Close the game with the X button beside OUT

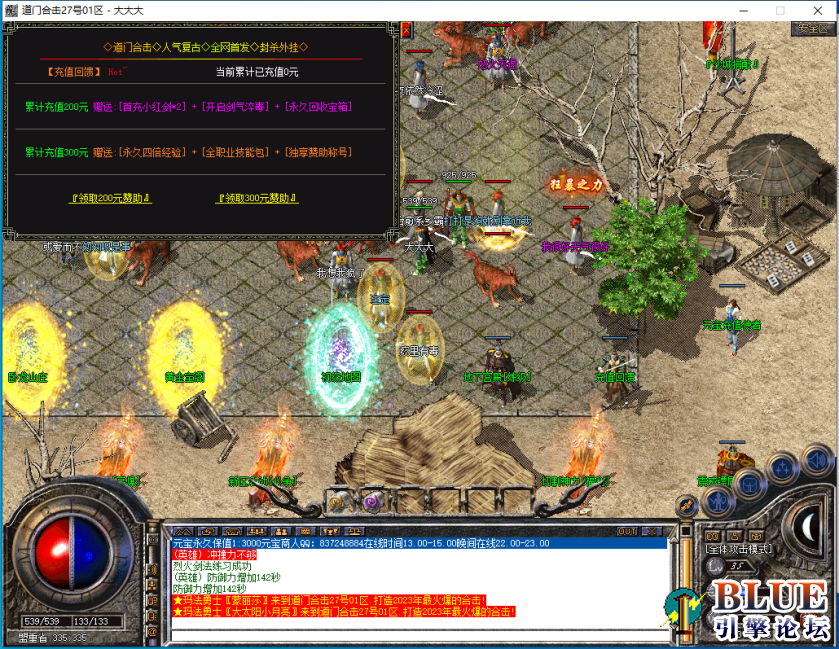pyautogui.click(x=651, y=531)
